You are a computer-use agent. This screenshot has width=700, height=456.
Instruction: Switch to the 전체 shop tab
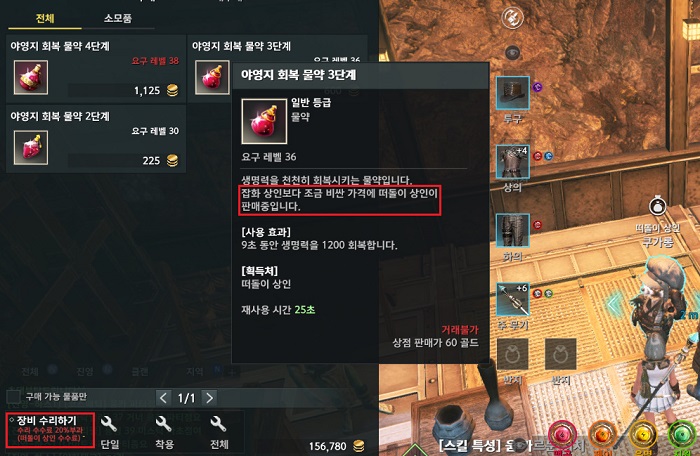44,18
